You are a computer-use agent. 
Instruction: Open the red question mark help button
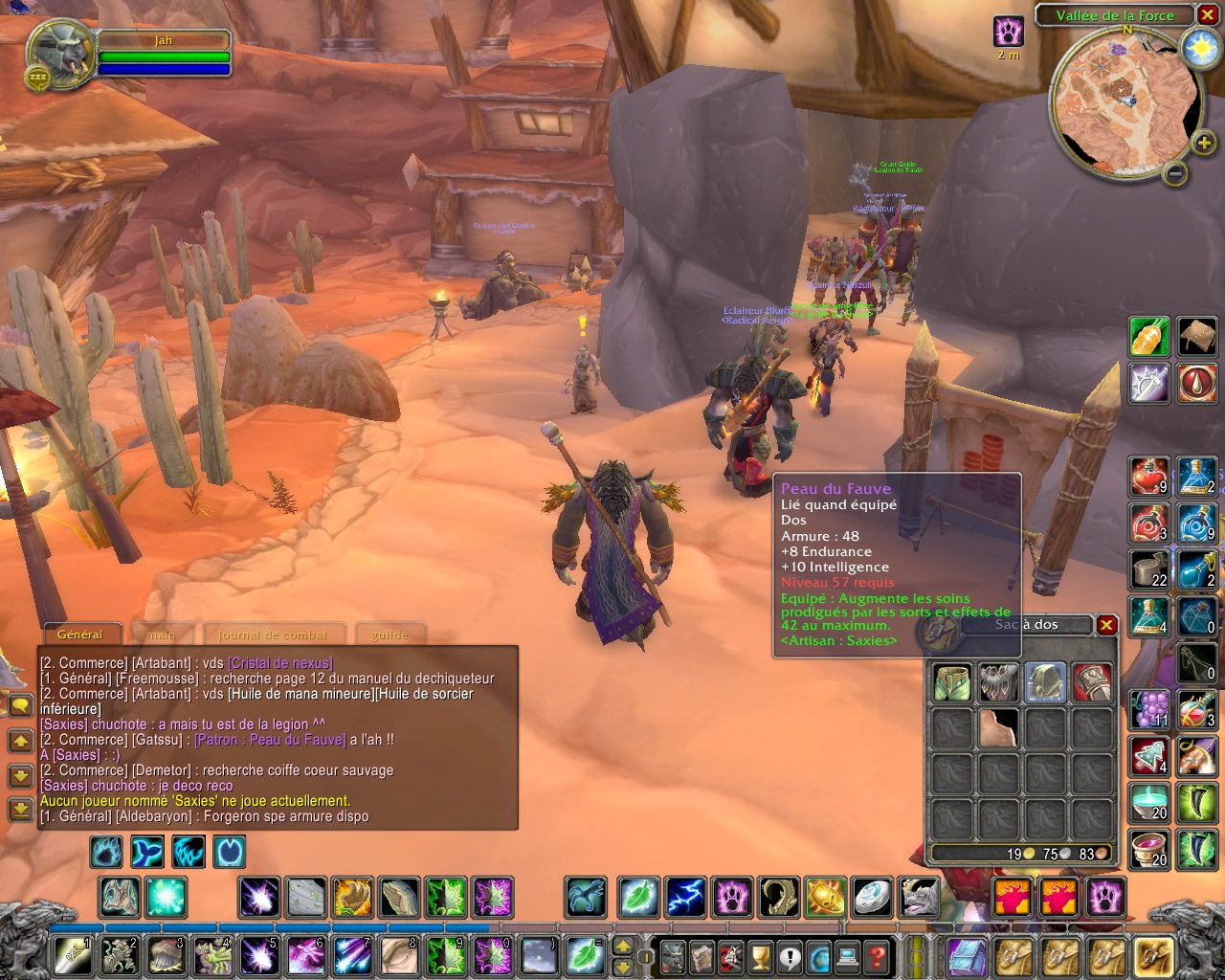pos(875,955)
